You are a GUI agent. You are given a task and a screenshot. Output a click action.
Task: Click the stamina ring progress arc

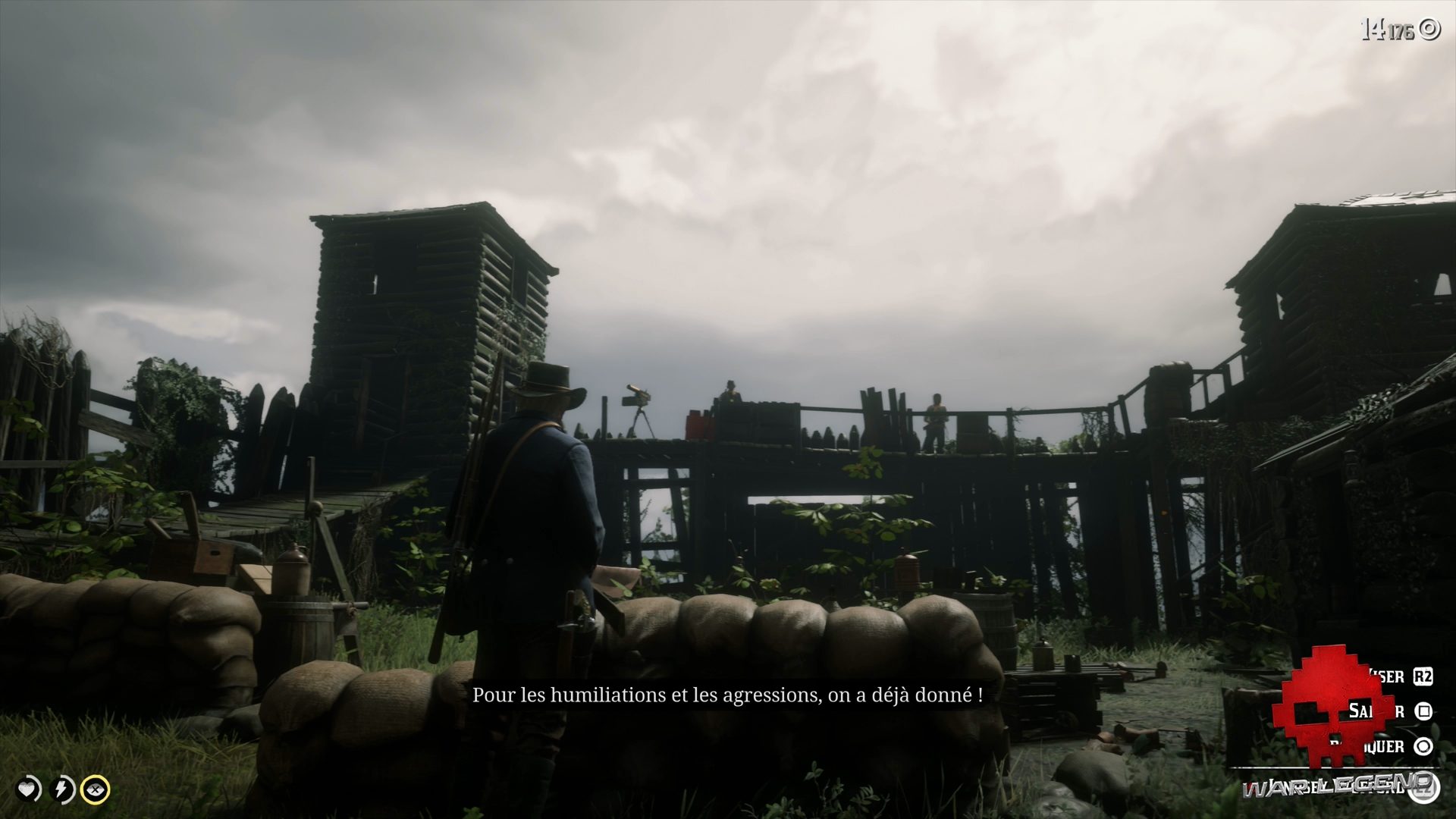click(74, 789)
